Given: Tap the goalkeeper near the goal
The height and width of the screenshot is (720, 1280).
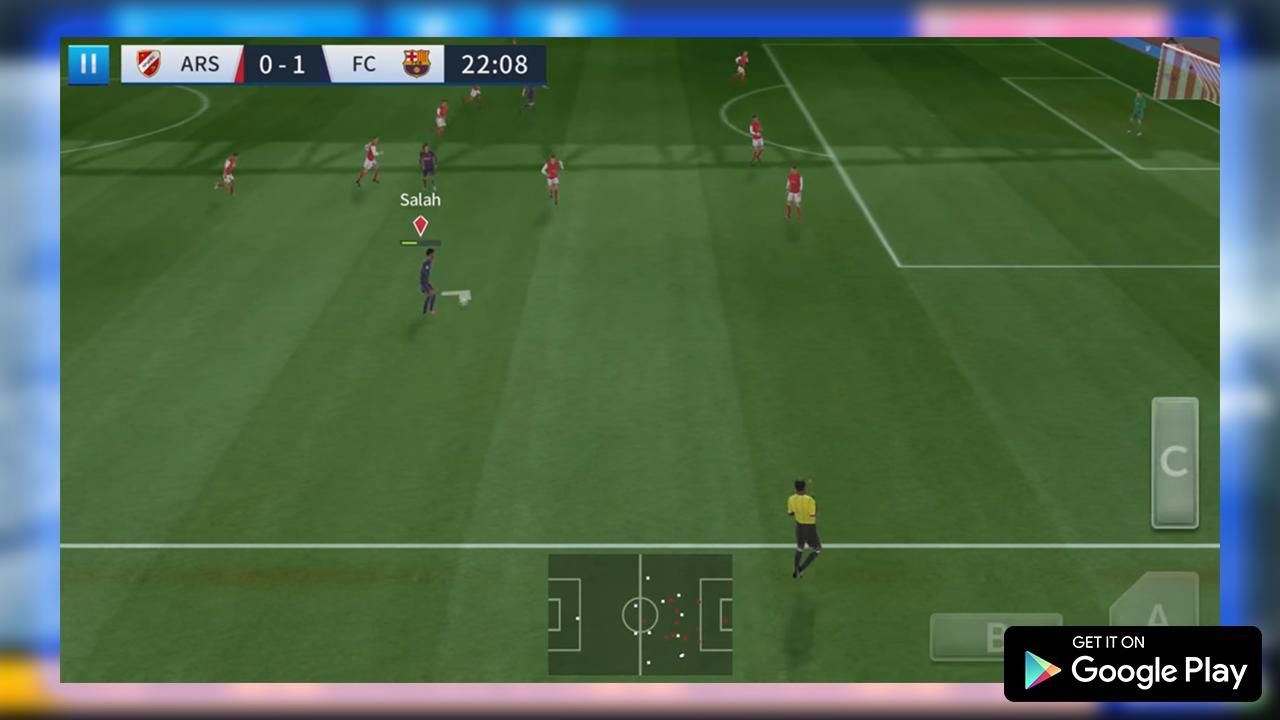Looking at the screenshot, I should 1139,110.
